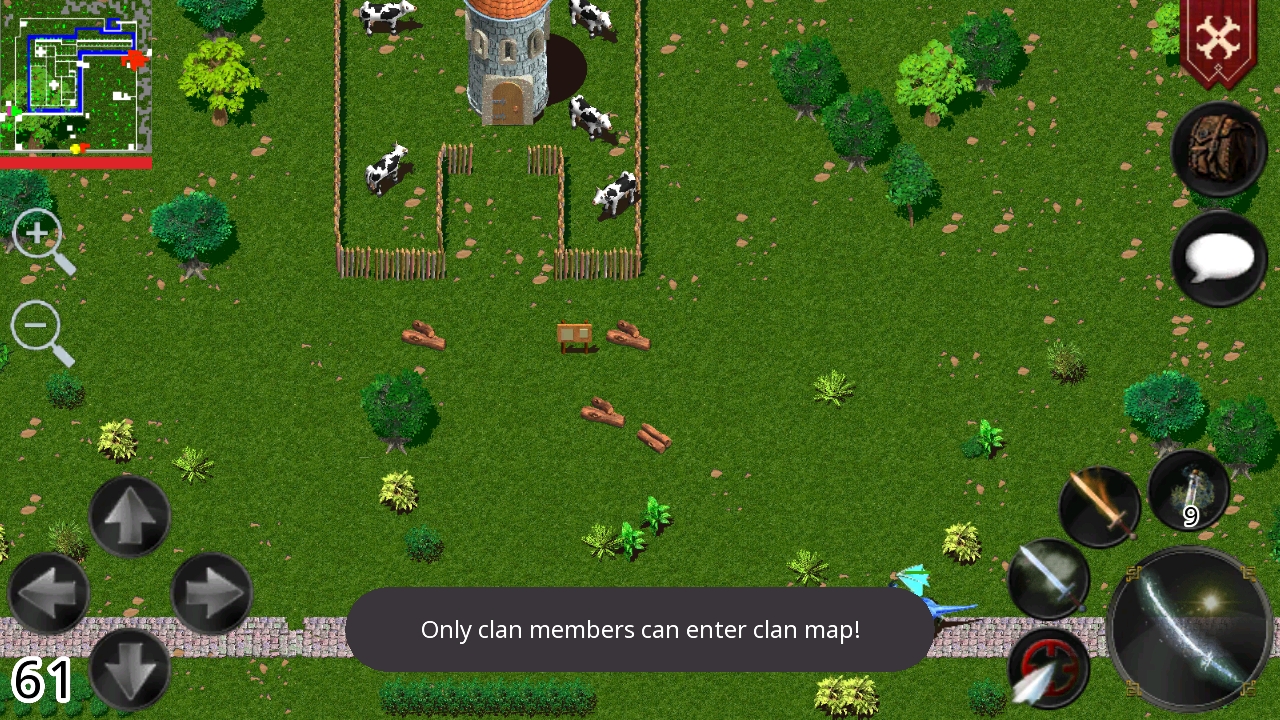Dismiss the clan map notification message
1280x720 pixels.
point(640,630)
